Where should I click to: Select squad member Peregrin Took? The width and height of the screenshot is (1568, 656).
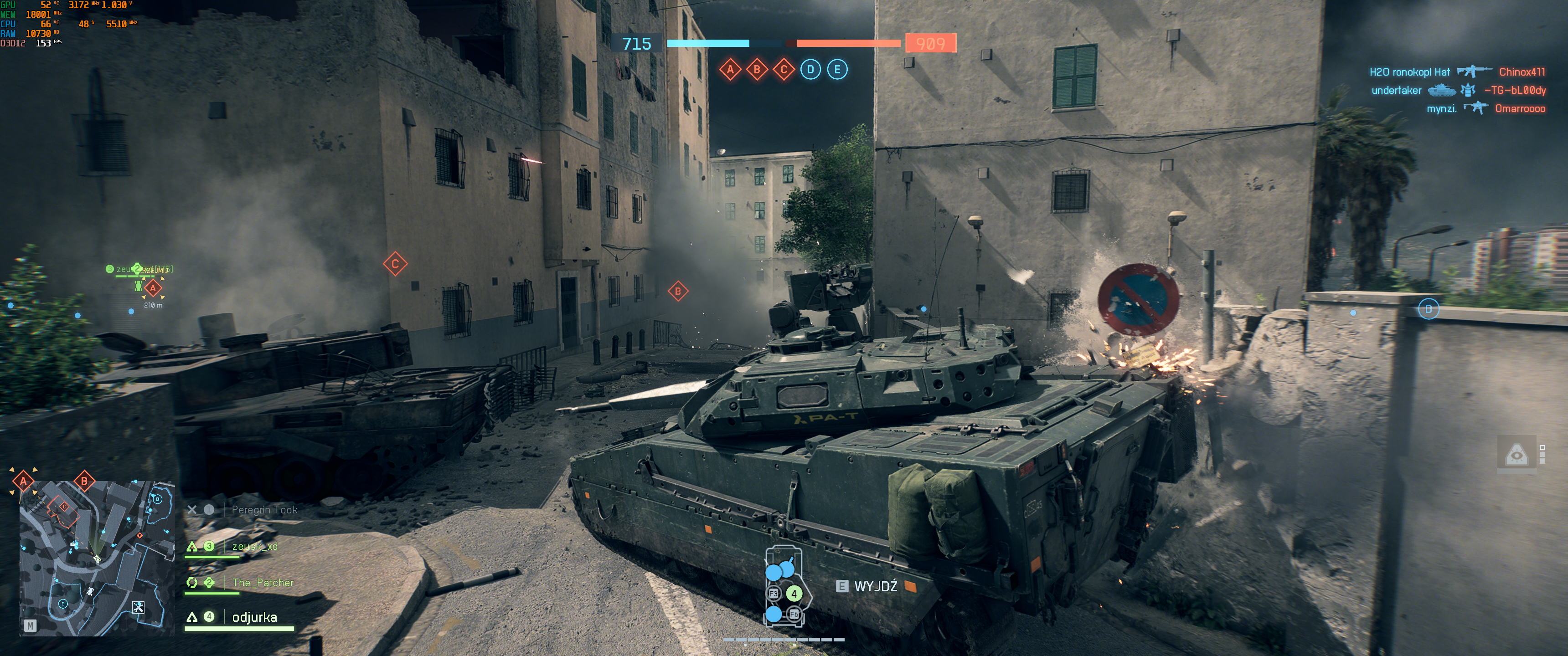point(263,510)
